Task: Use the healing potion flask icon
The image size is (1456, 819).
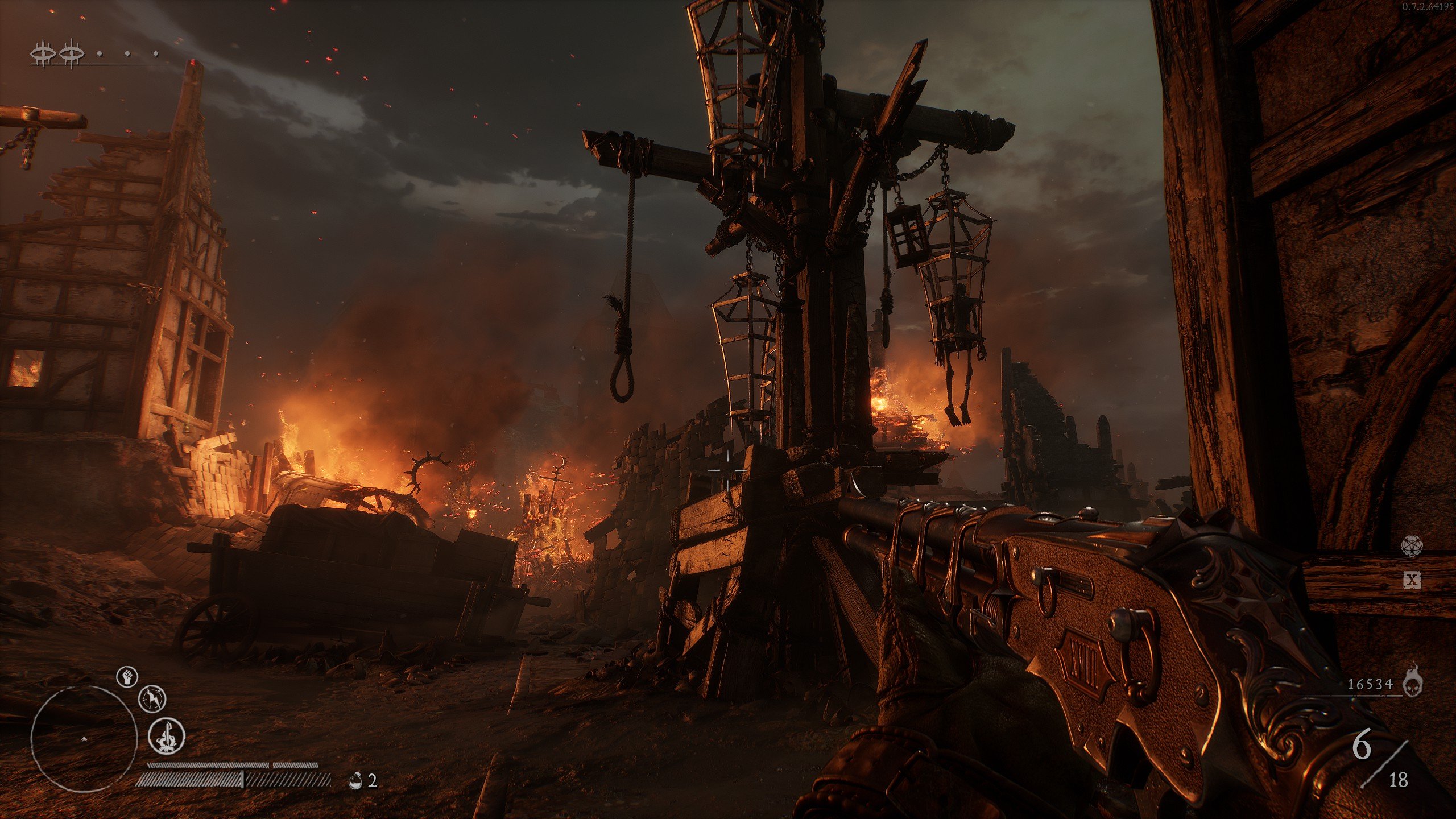Action: tap(356, 780)
